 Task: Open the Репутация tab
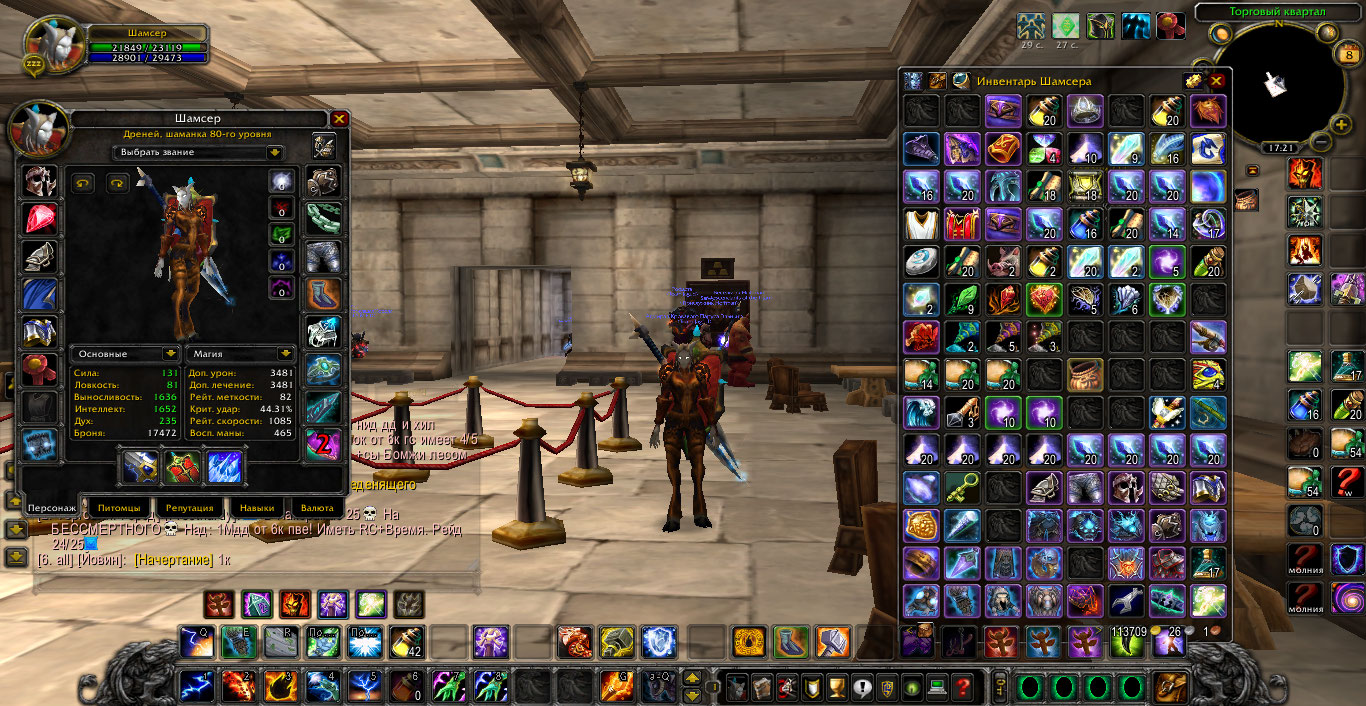click(190, 508)
